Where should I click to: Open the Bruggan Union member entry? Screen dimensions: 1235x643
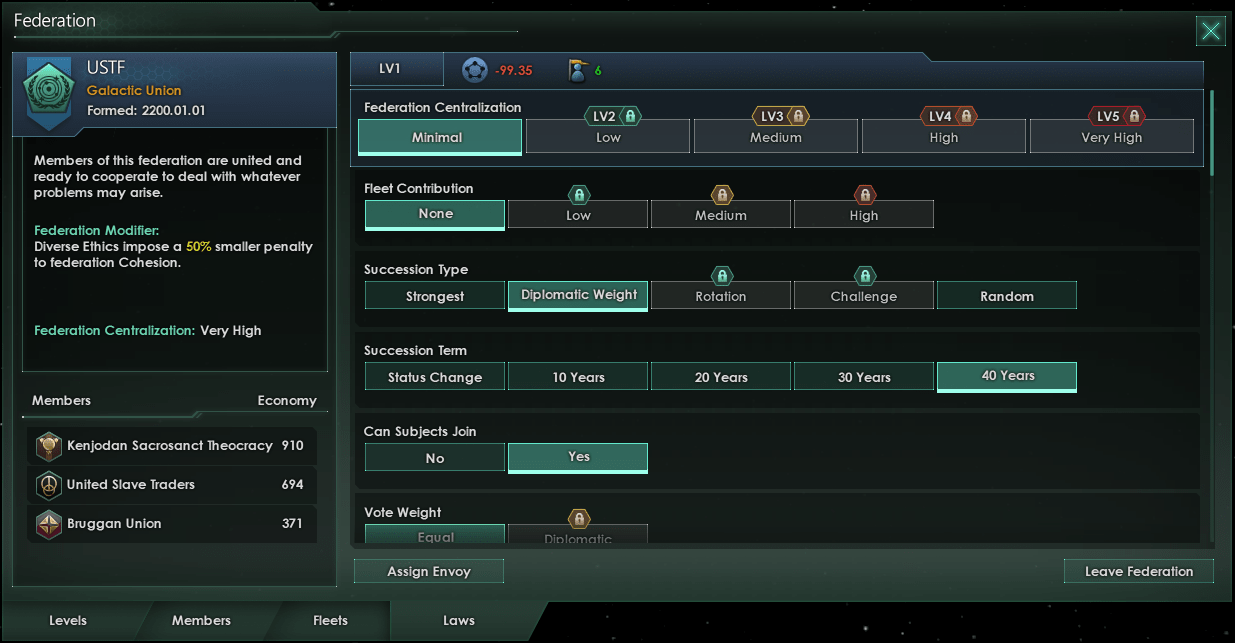coord(172,524)
